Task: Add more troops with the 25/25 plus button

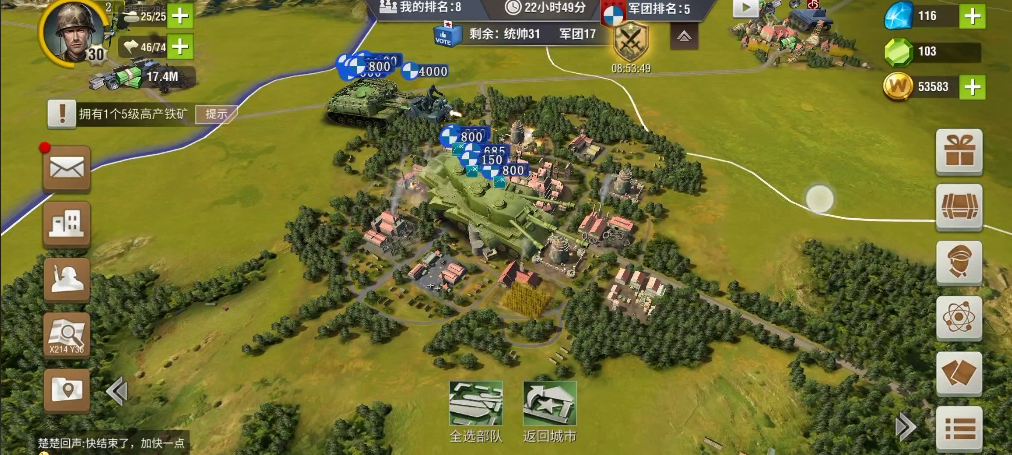Action: pyautogui.click(x=180, y=15)
